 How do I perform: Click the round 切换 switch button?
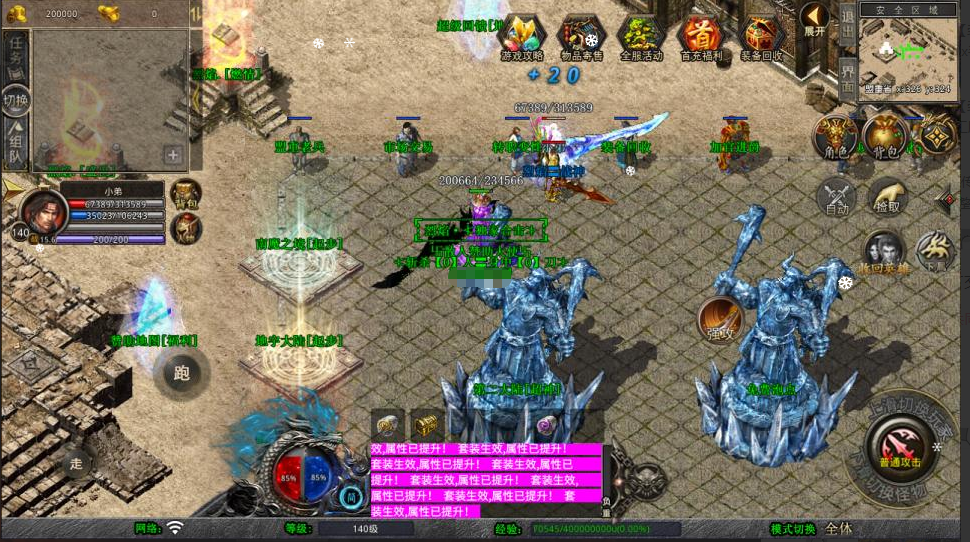pyautogui.click(x=16, y=100)
